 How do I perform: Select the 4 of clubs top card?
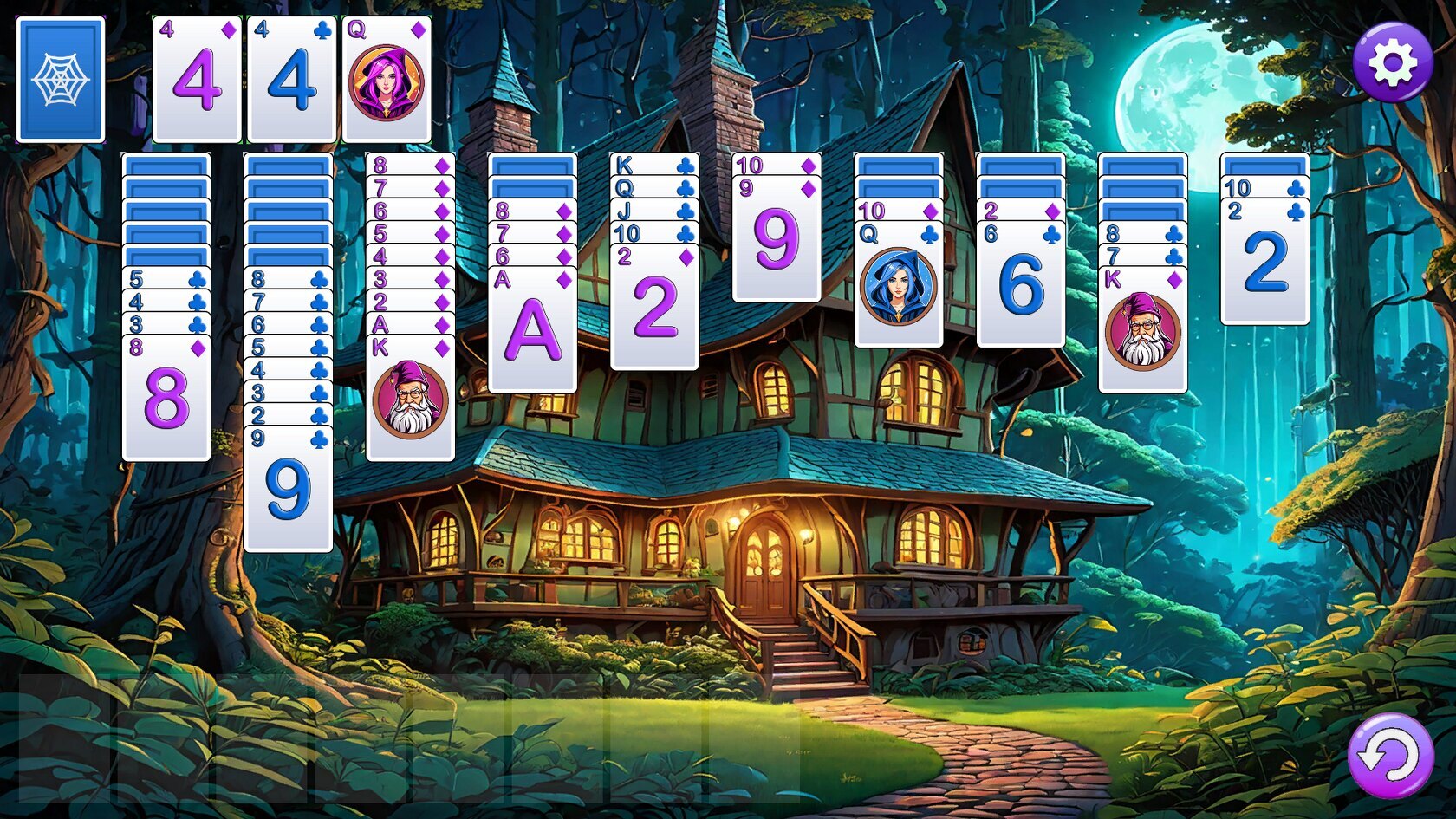(291, 80)
